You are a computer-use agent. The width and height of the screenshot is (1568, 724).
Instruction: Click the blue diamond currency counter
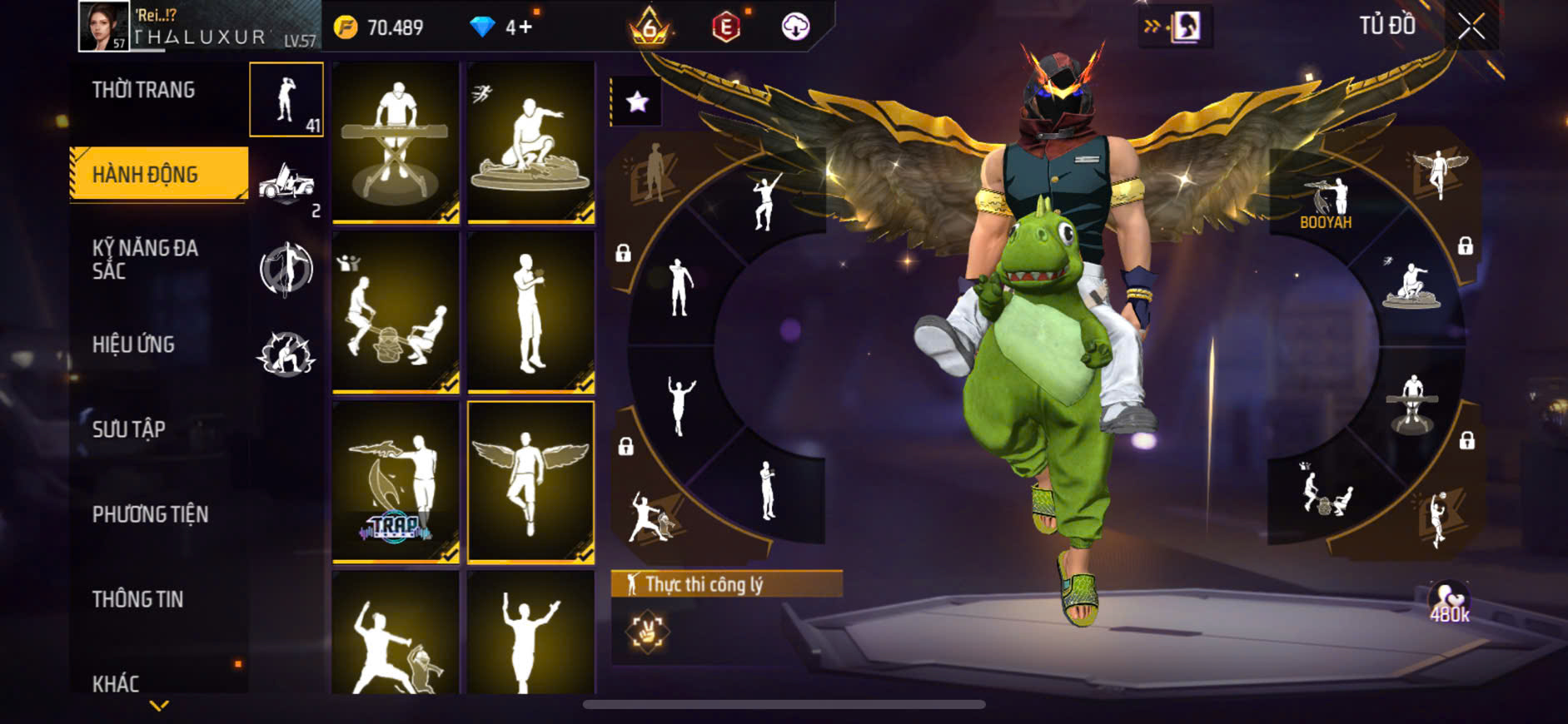[x=501, y=27]
